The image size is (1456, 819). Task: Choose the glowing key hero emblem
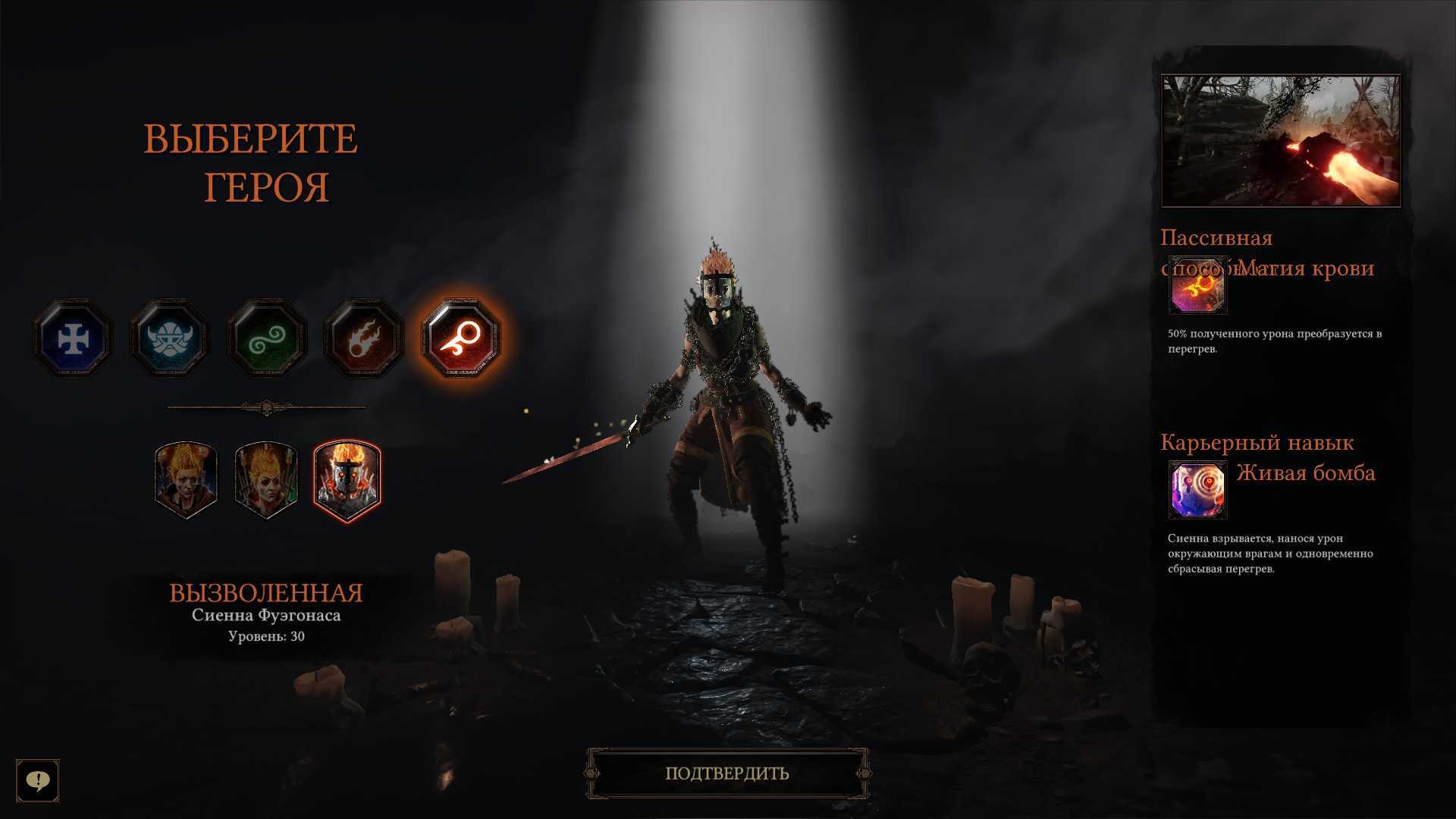(460, 338)
